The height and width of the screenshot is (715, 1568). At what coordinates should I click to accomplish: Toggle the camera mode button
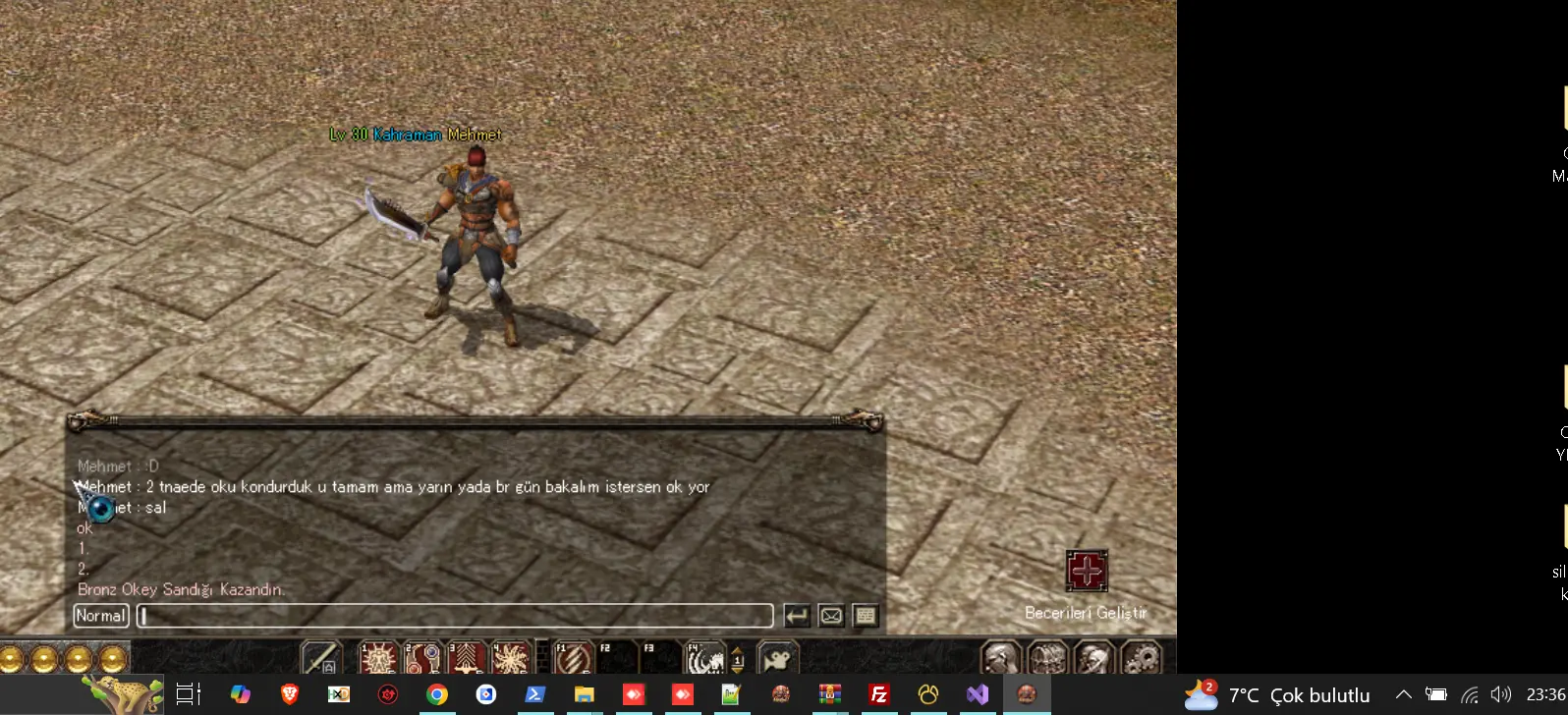pyautogui.click(x=778, y=658)
